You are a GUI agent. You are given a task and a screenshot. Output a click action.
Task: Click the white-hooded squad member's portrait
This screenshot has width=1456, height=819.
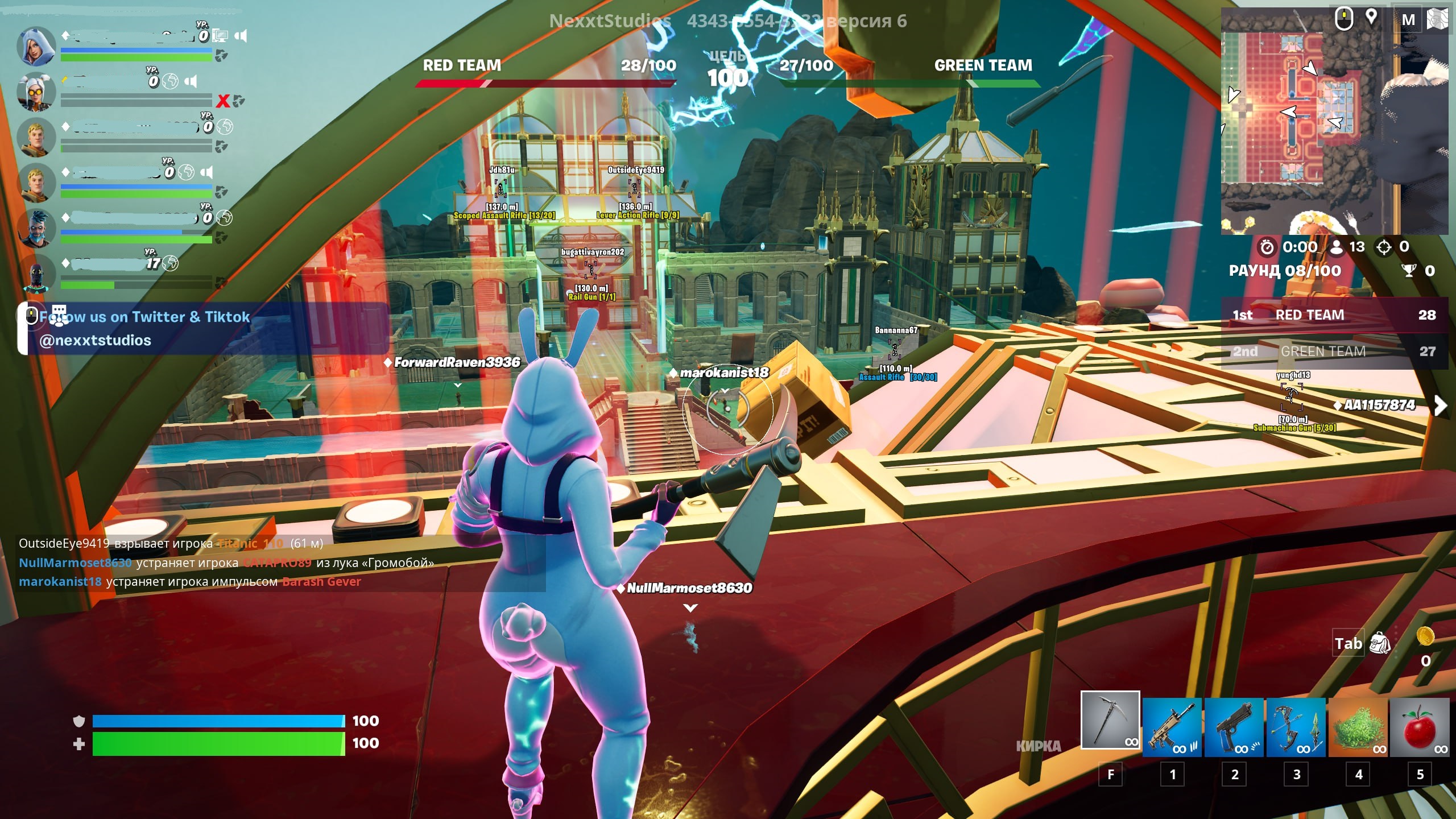point(36,45)
